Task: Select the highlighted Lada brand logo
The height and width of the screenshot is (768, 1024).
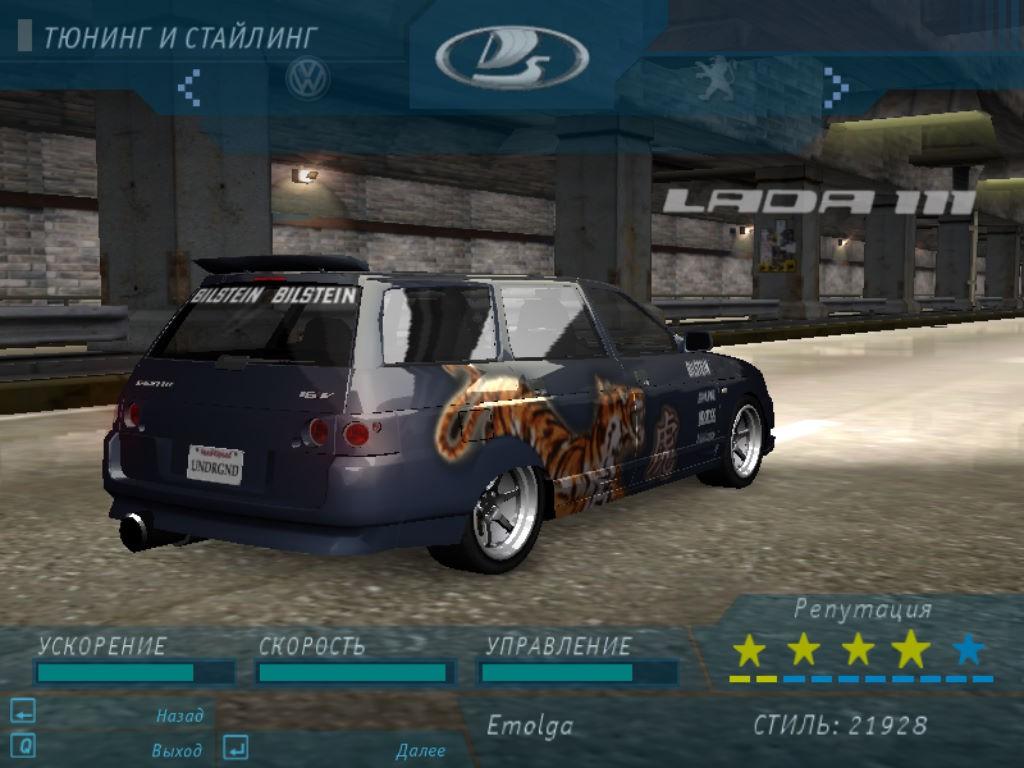Action: [512, 58]
